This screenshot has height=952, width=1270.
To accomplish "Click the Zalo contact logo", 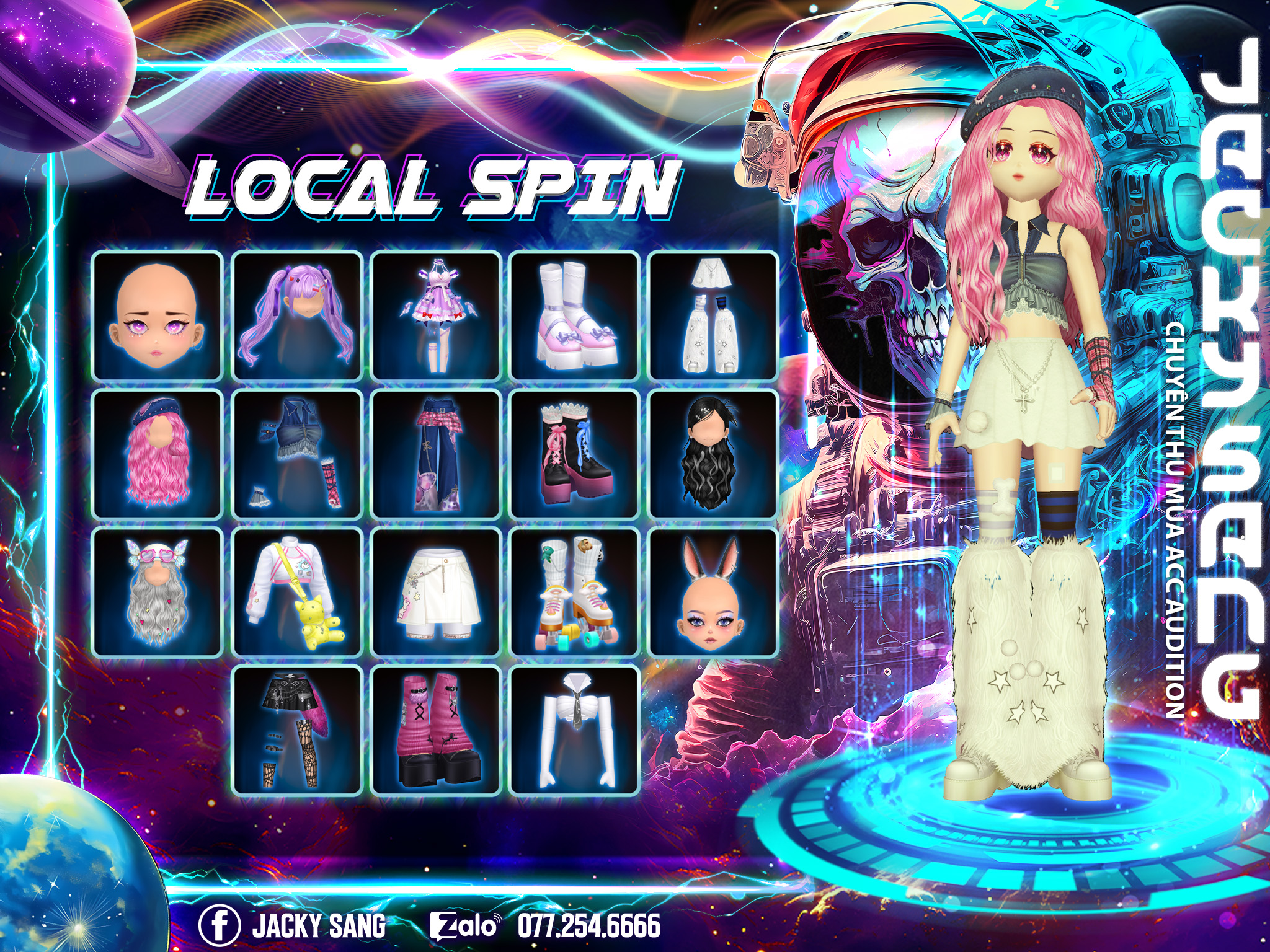I will [464, 926].
